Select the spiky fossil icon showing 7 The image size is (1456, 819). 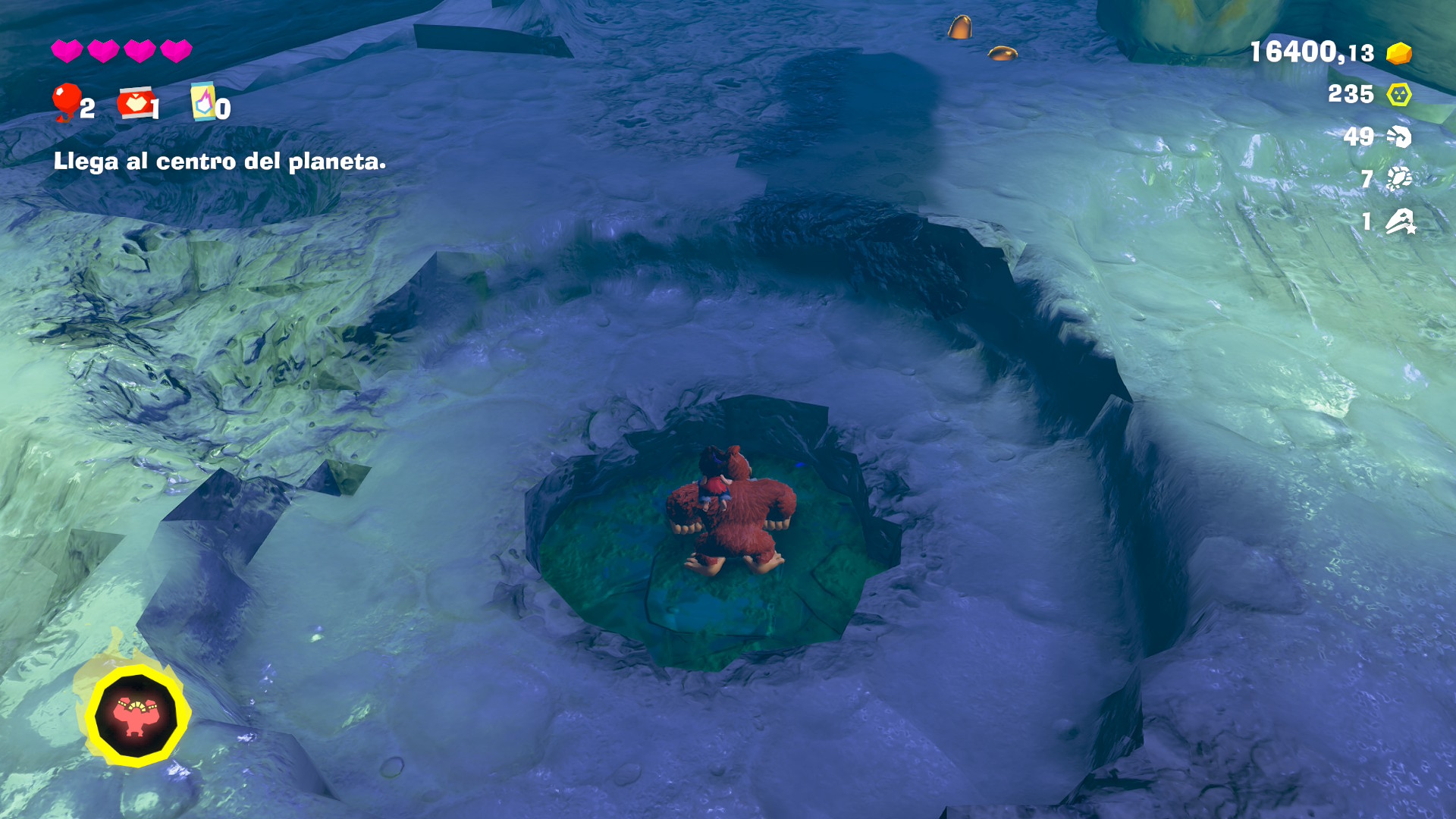(1398, 178)
